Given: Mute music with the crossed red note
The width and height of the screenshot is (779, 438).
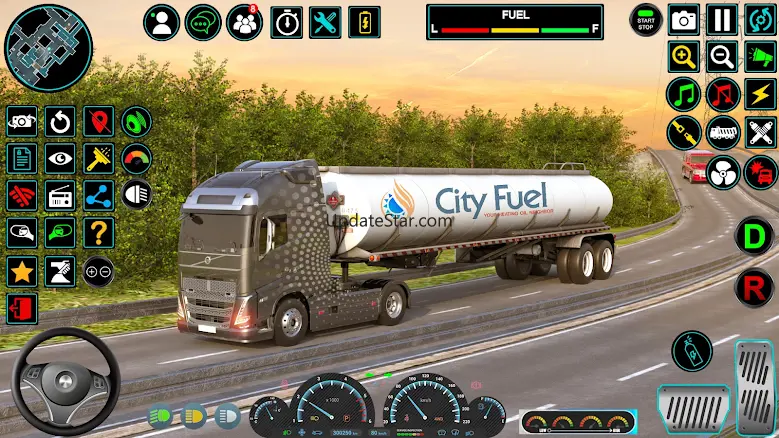Looking at the screenshot, I should (x=721, y=95).
